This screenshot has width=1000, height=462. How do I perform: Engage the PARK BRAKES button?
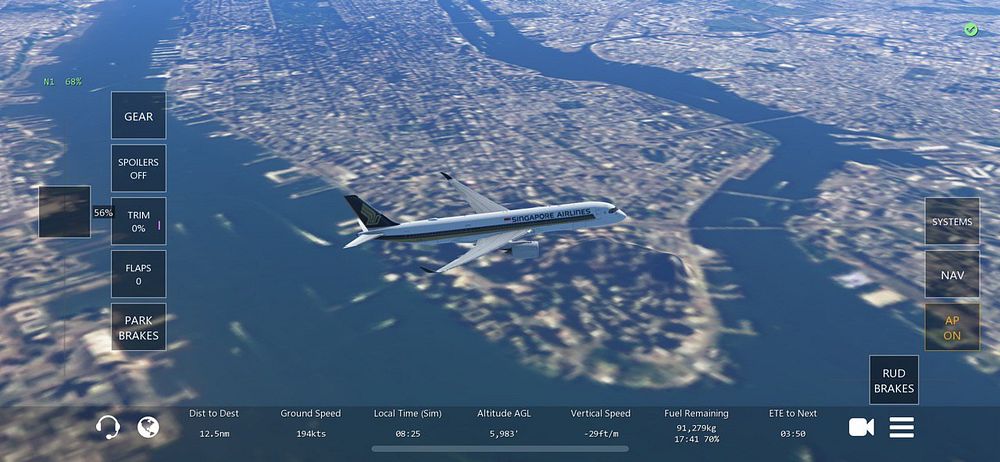click(138, 327)
